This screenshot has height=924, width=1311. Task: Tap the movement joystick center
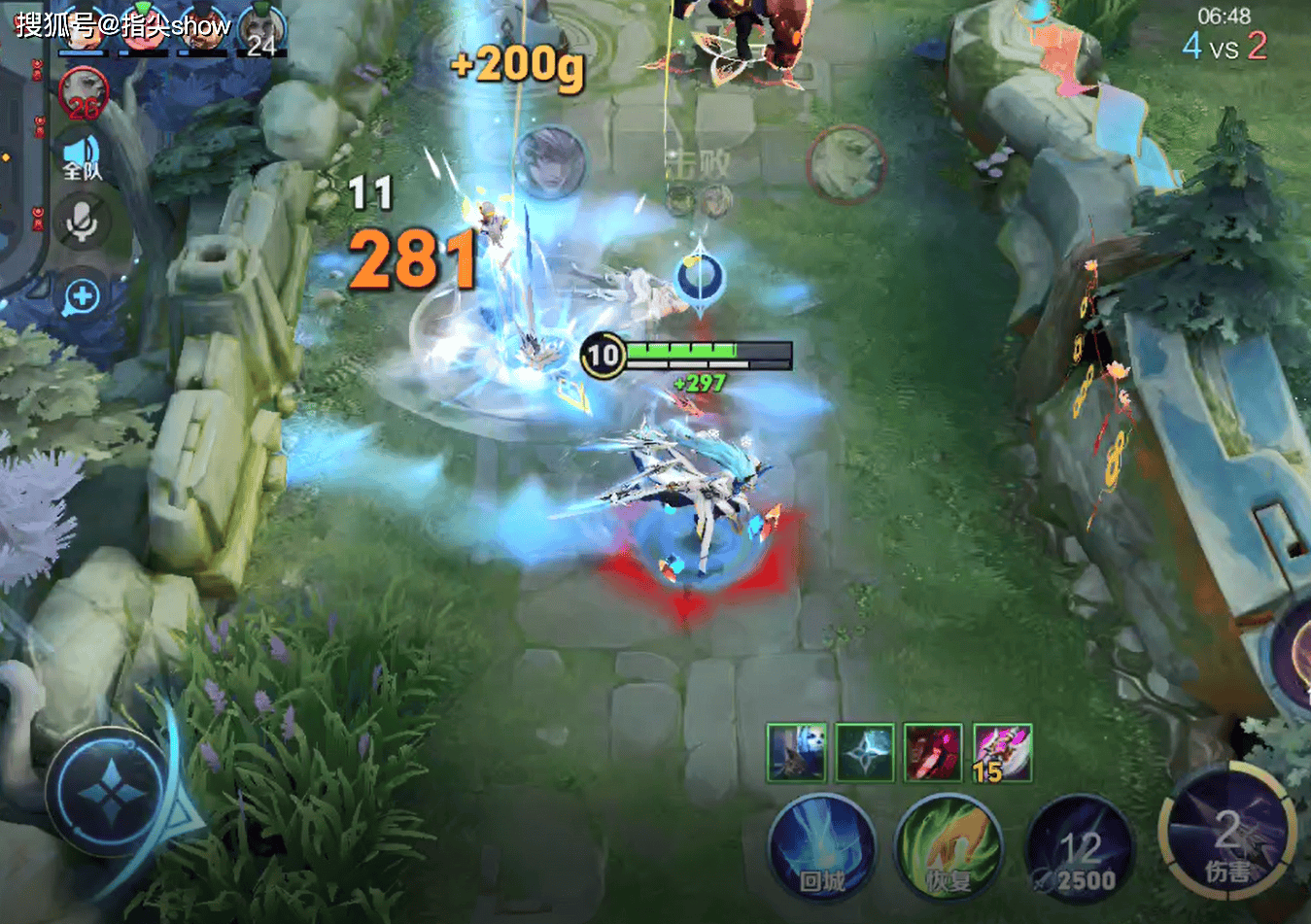tap(112, 793)
